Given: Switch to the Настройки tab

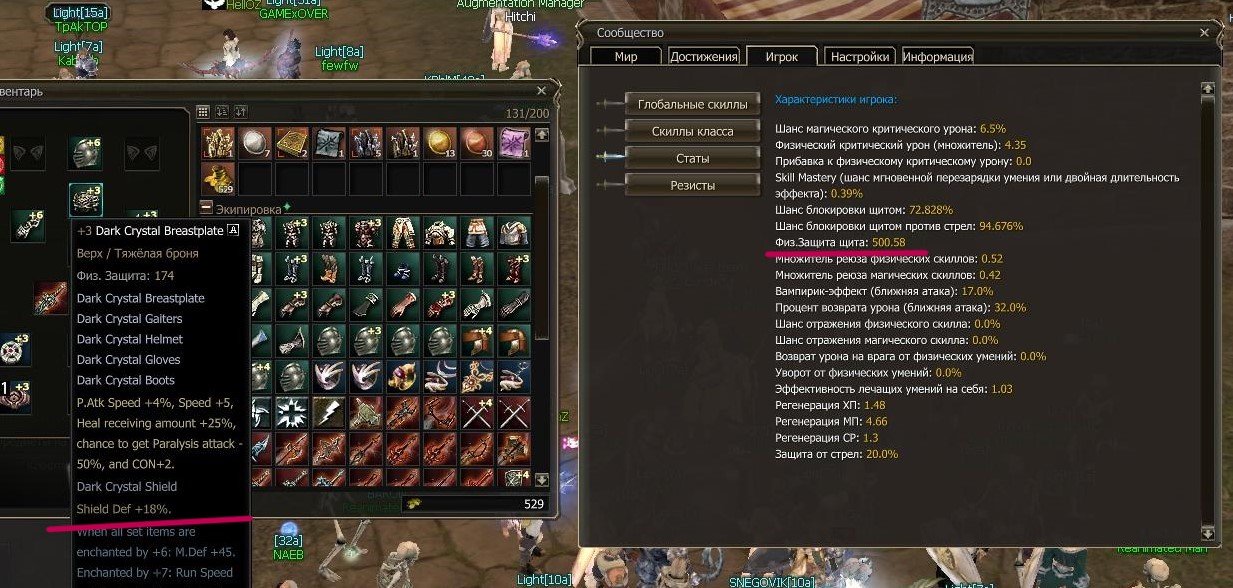Looking at the screenshot, I should pos(860,57).
